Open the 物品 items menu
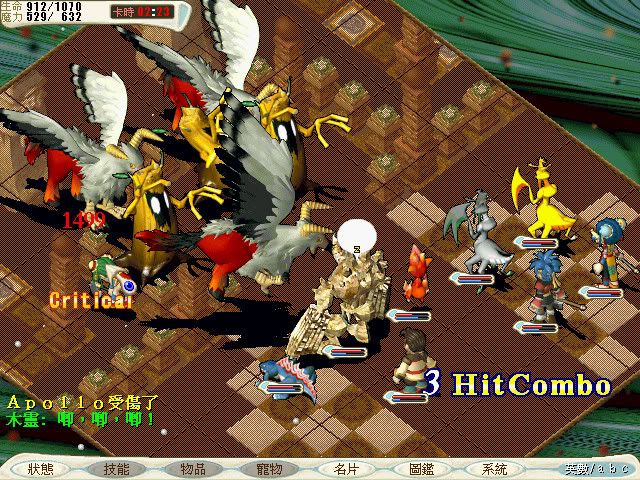This screenshot has height=480, width=640. pyautogui.click(x=193, y=469)
